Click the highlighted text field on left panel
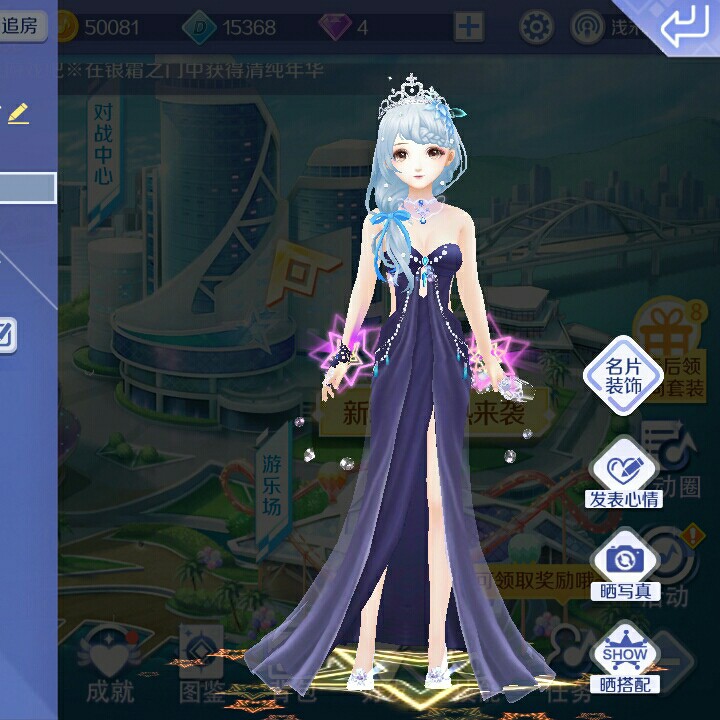Viewport: 720px width, 720px height. tap(27, 187)
